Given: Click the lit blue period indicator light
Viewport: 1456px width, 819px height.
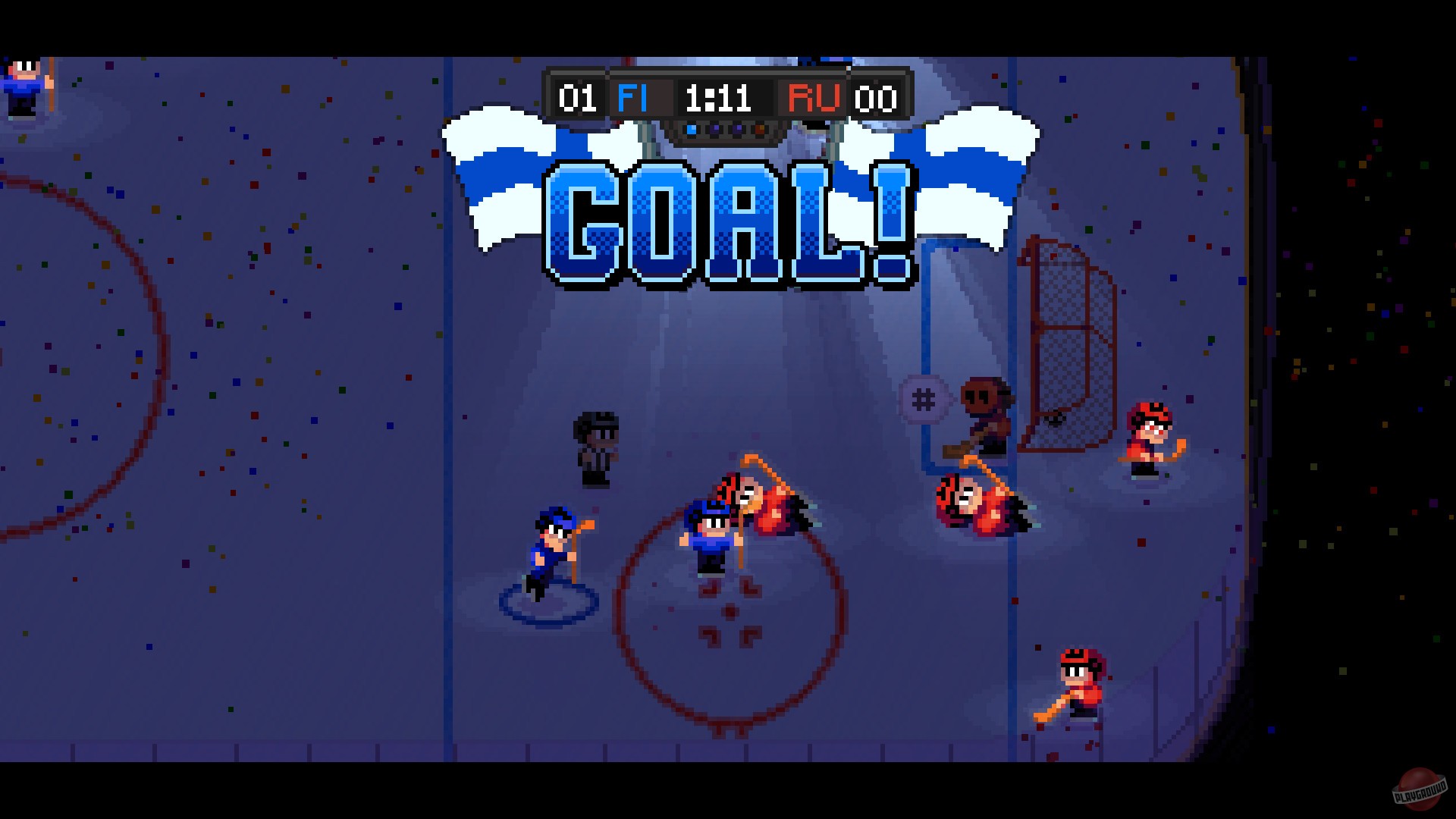Looking at the screenshot, I should tap(691, 130).
